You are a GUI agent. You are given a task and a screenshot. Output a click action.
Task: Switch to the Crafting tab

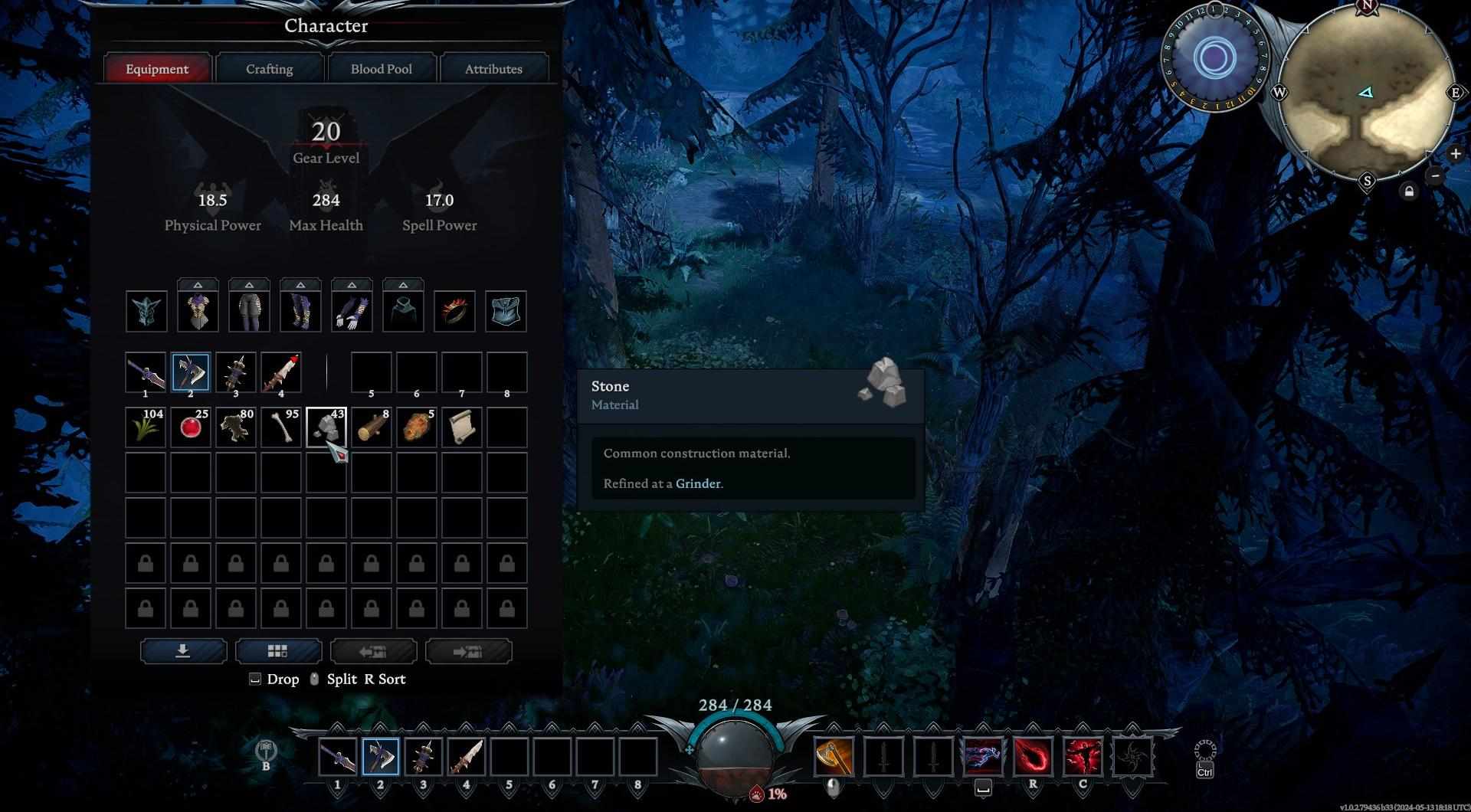point(269,69)
